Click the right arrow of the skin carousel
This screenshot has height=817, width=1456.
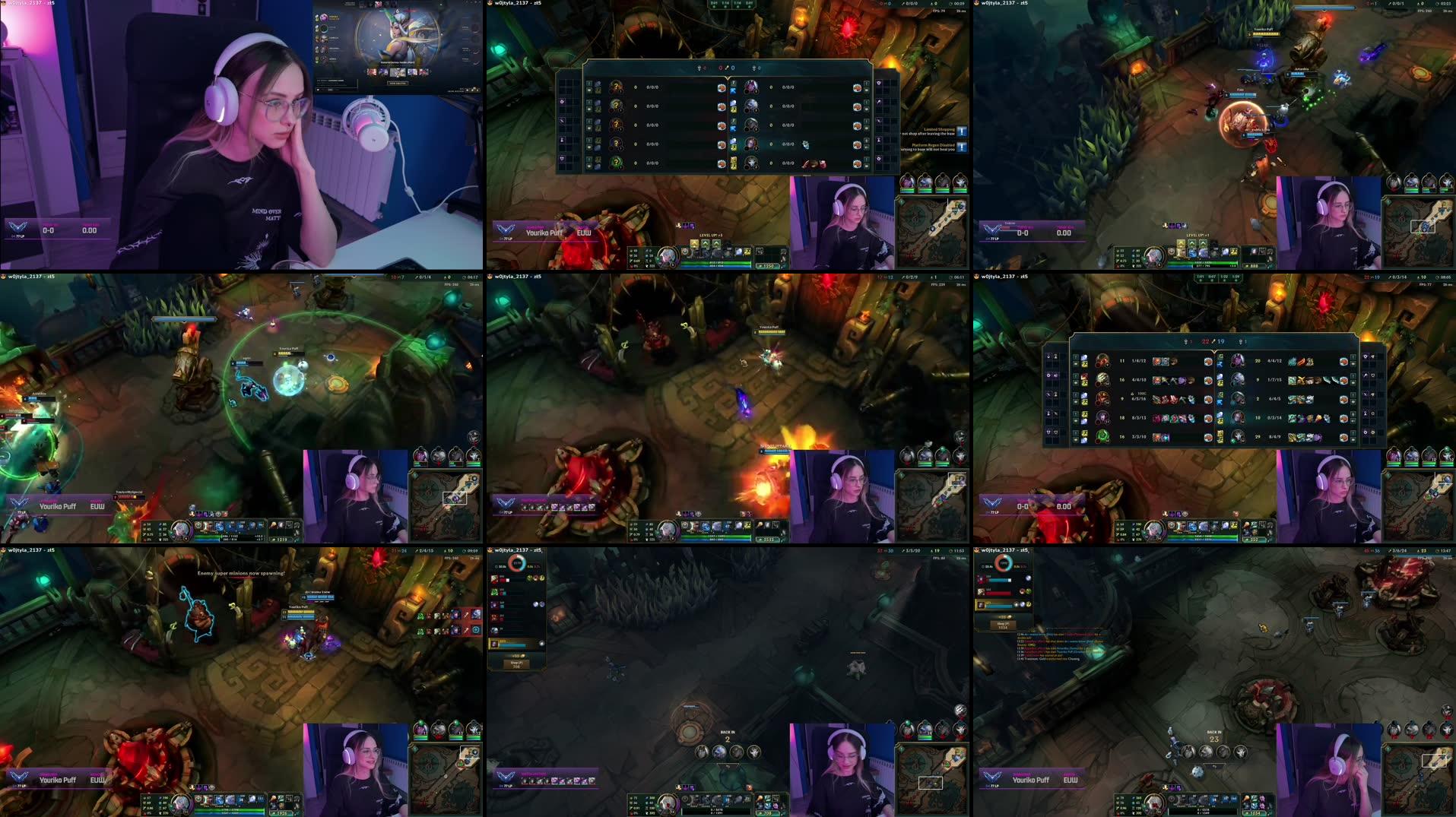[431, 71]
